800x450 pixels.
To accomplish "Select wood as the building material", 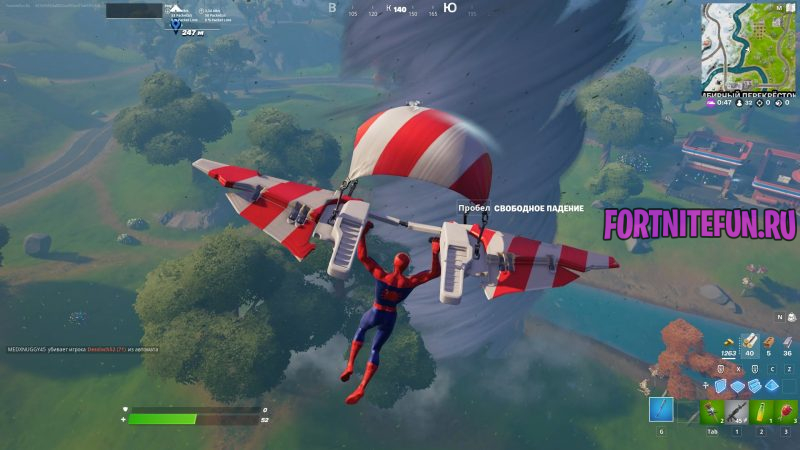I will [748, 341].
